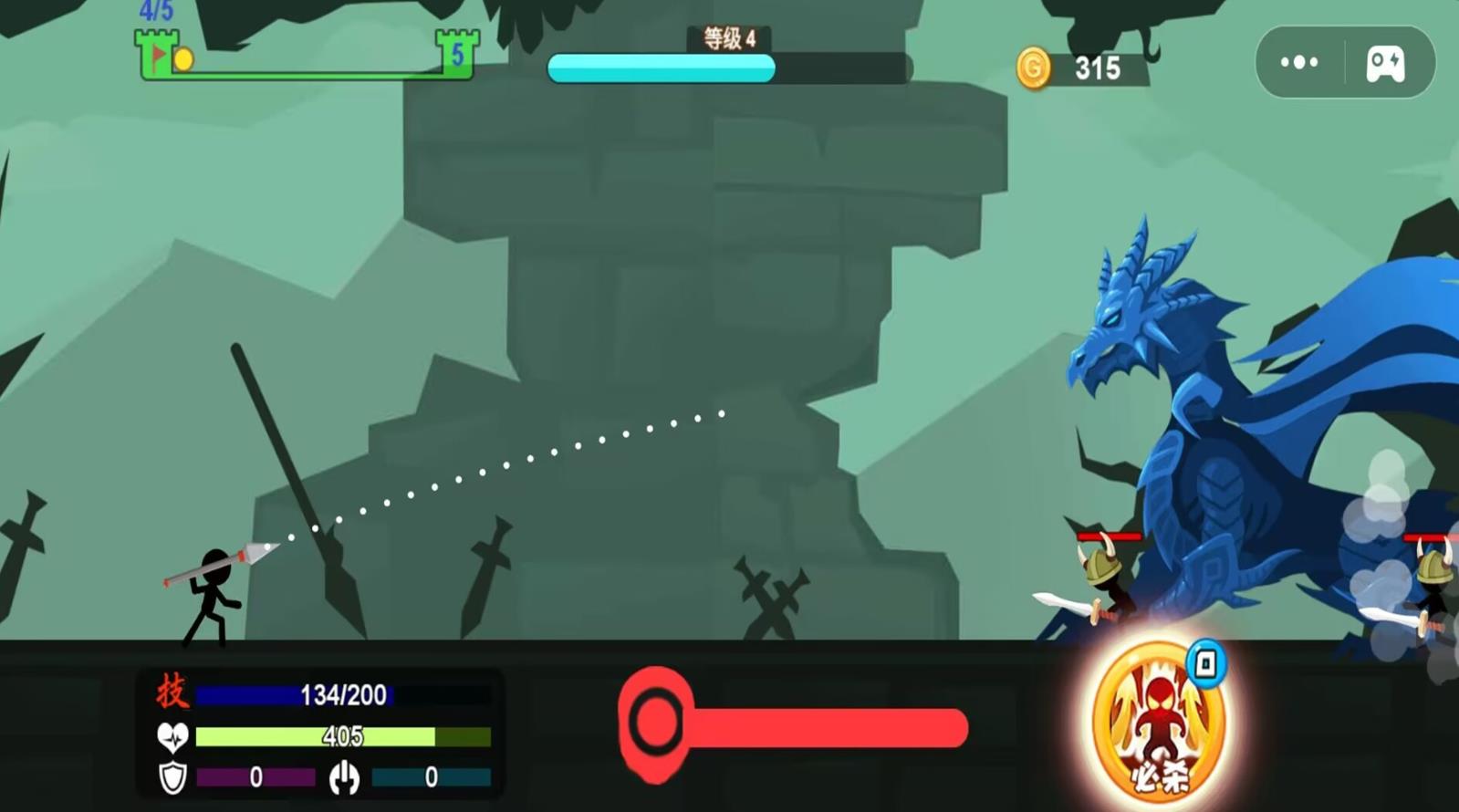
Task: Open the three-dots more options menu
Action: click(x=1299, y=62)
